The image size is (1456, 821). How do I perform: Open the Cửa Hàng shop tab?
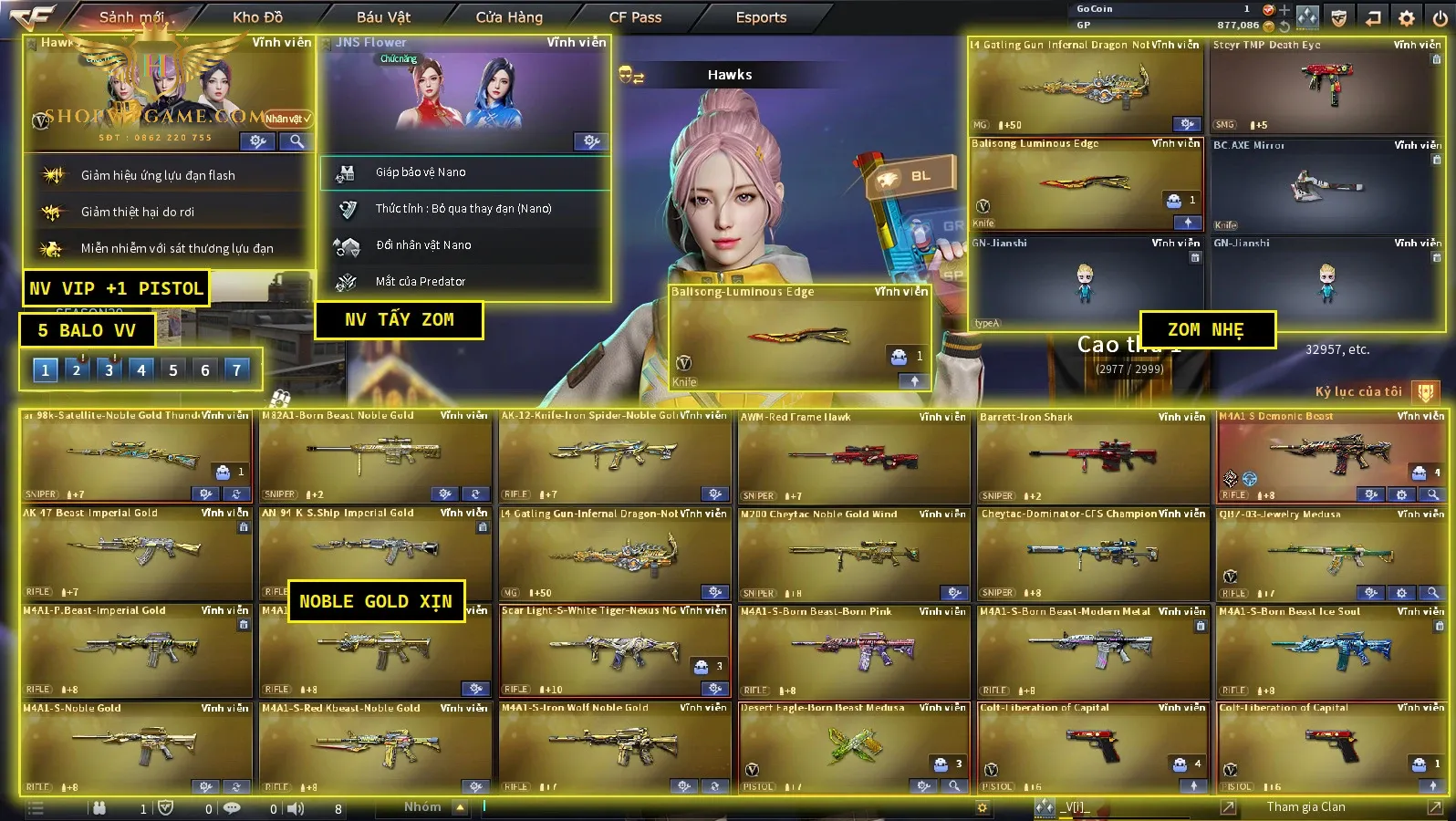(509, 17)
